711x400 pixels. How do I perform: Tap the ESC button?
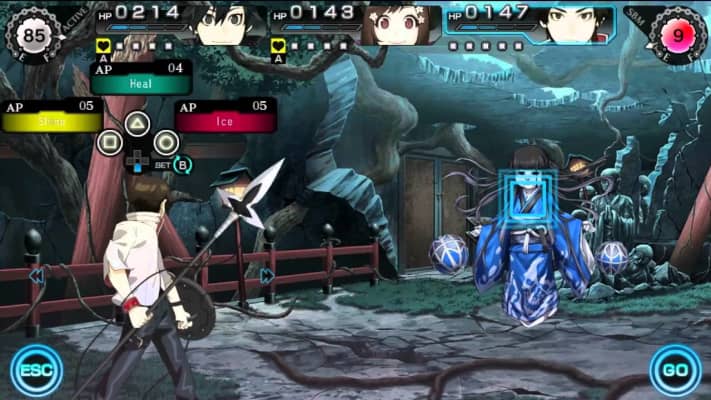(x=36, y=371)
